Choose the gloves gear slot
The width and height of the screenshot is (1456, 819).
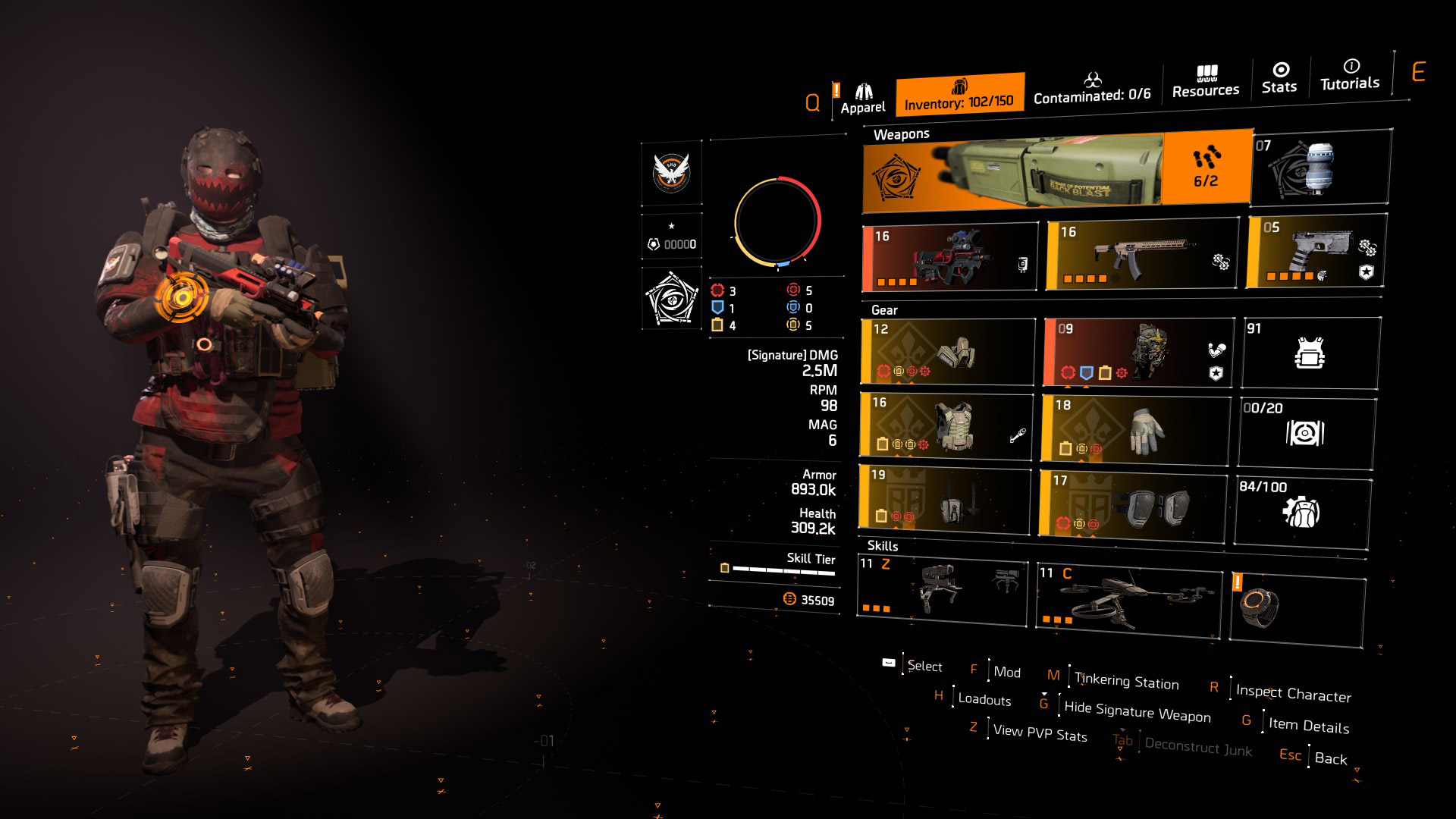[1135, 429]
